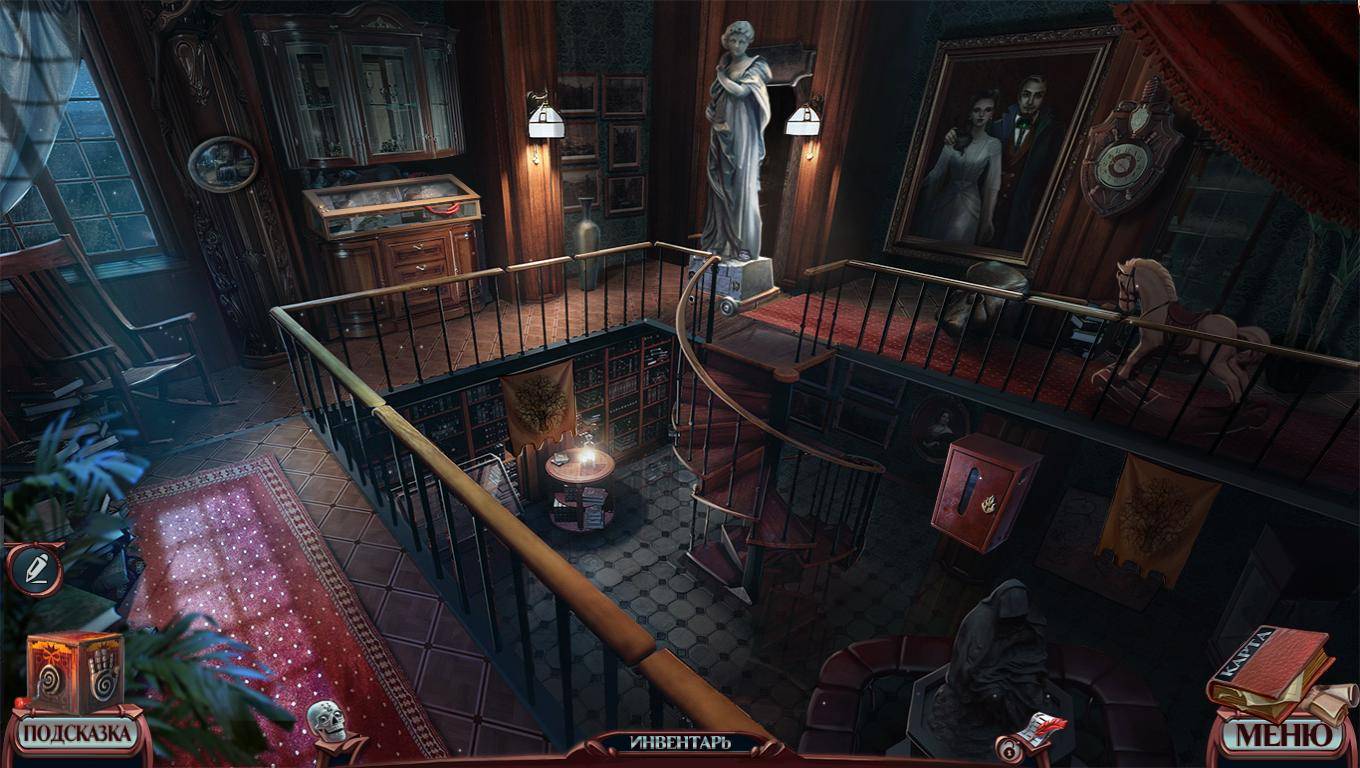Click the skull icon beside the inventory
Viewport: 1360px width, 768px height.
[327, 722]
